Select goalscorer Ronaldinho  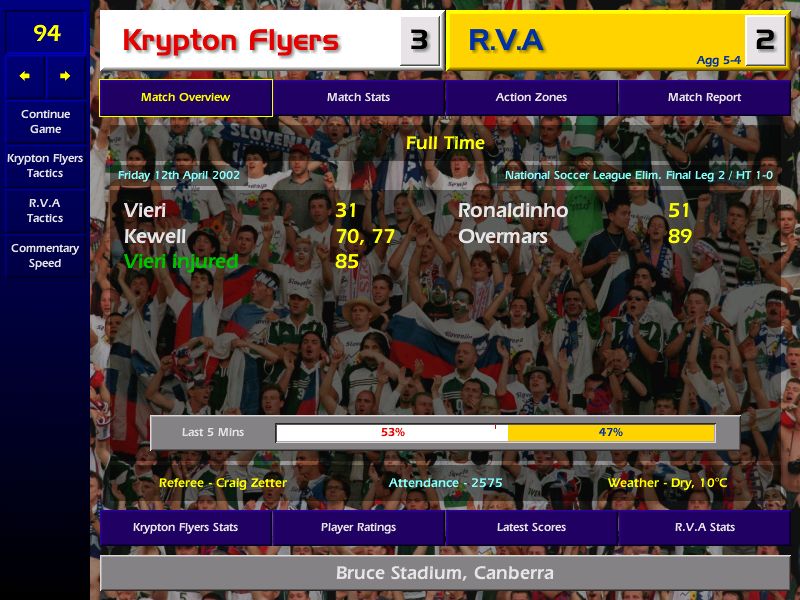[513, 211]
